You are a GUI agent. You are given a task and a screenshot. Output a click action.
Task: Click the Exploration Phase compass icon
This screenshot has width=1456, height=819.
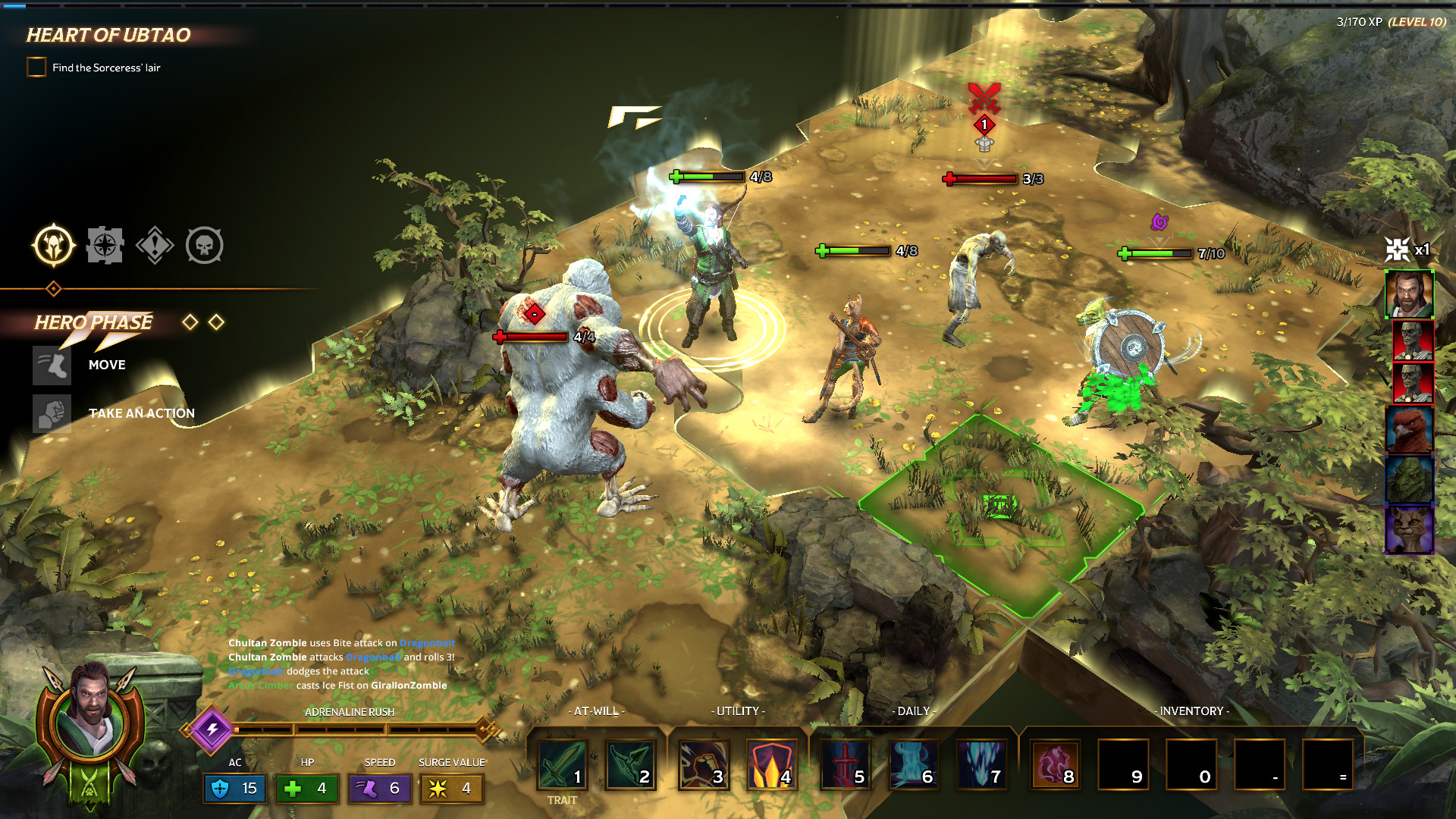[105, 244]
